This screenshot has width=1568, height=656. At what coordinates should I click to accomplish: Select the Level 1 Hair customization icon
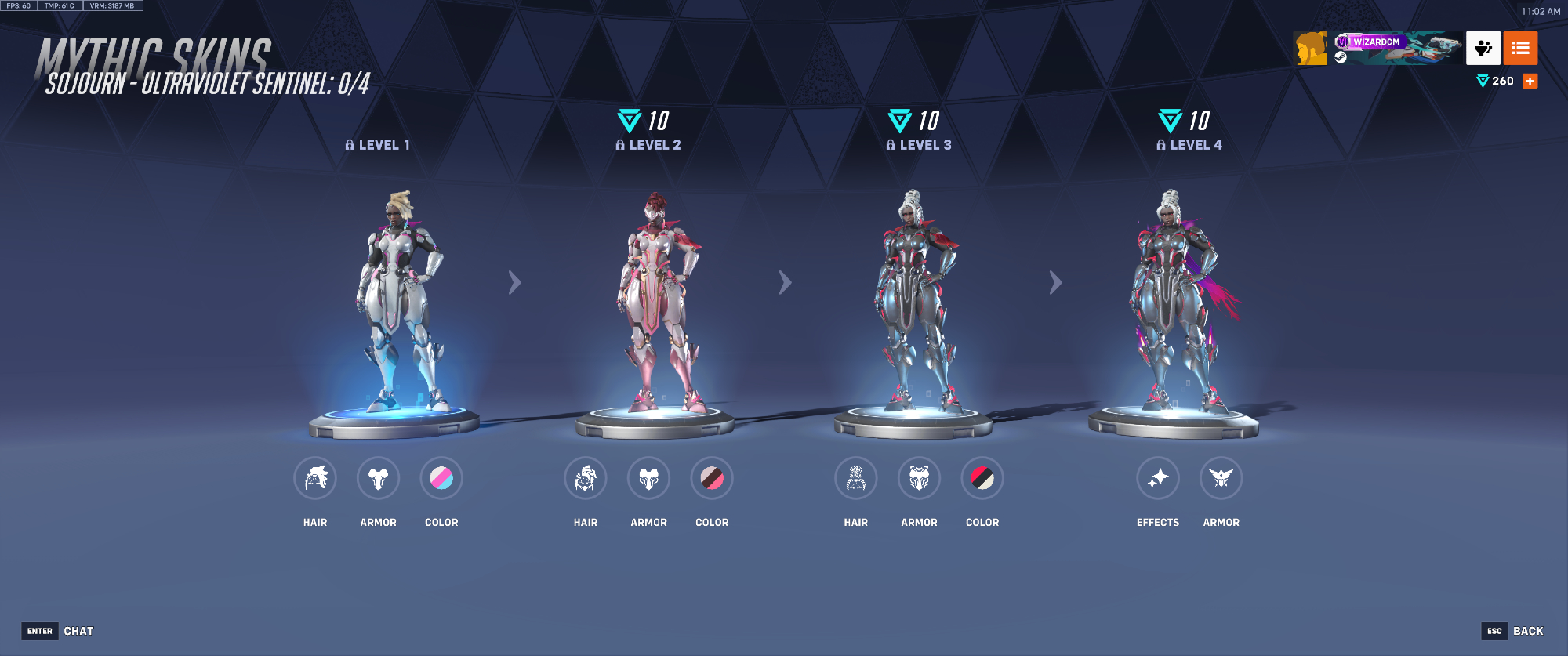tap(315, 478)
